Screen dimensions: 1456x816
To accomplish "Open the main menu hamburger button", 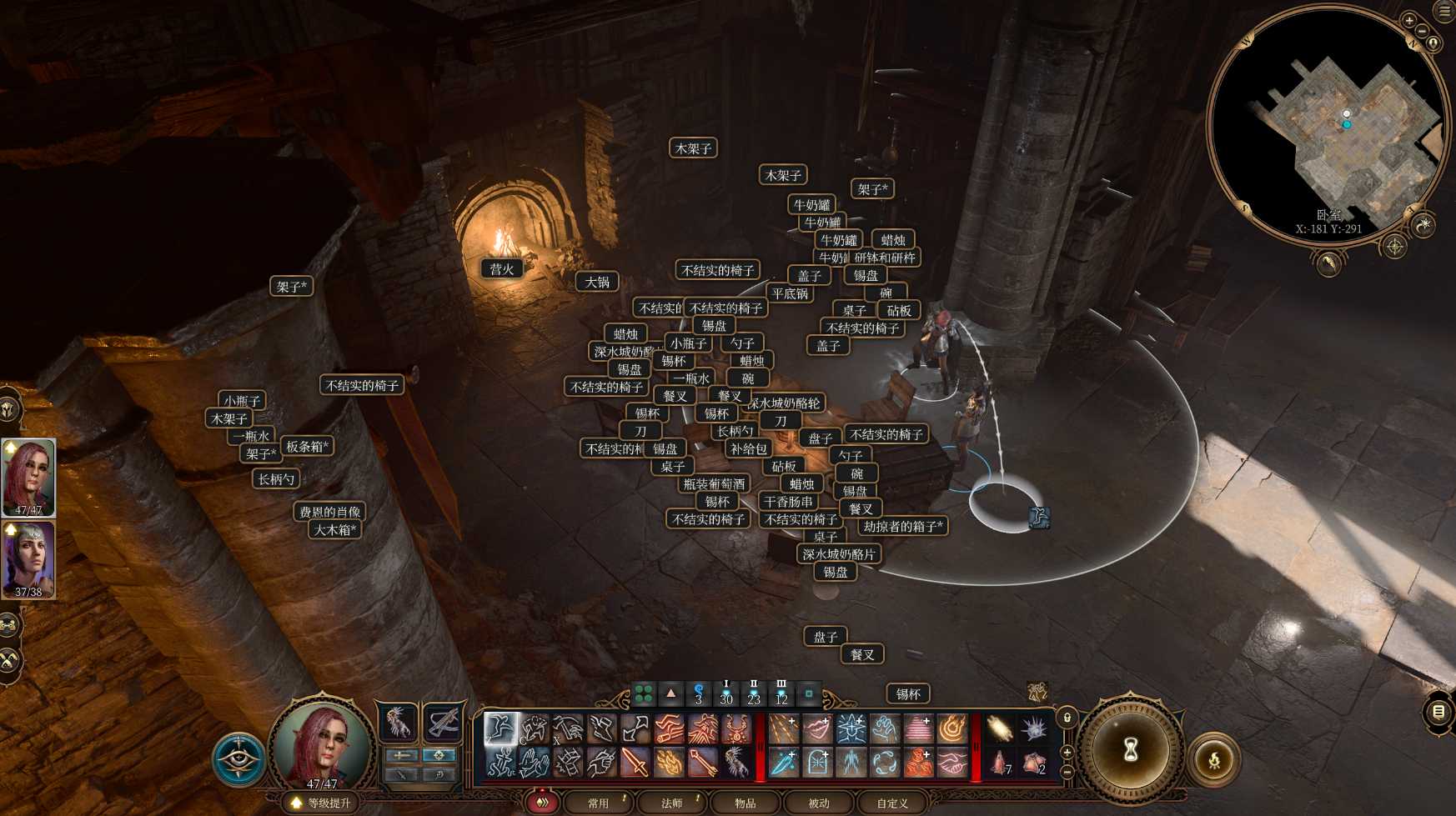I will [x=1445, y=11].
